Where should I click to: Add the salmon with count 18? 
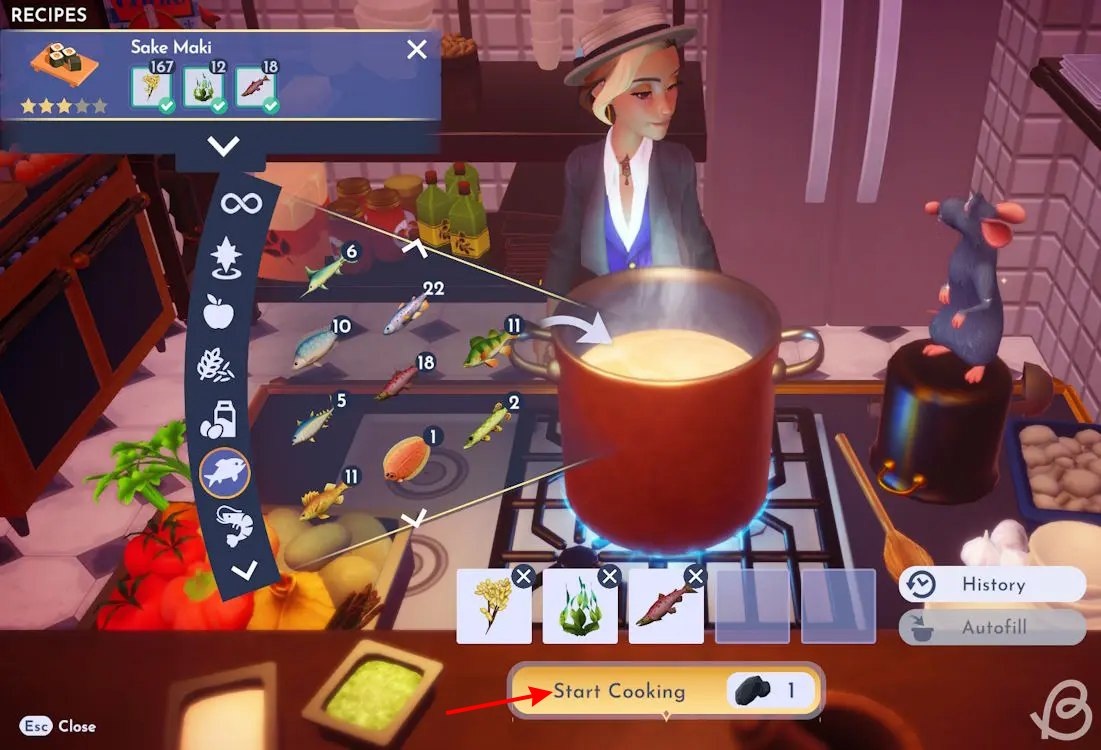pos(398,381)
